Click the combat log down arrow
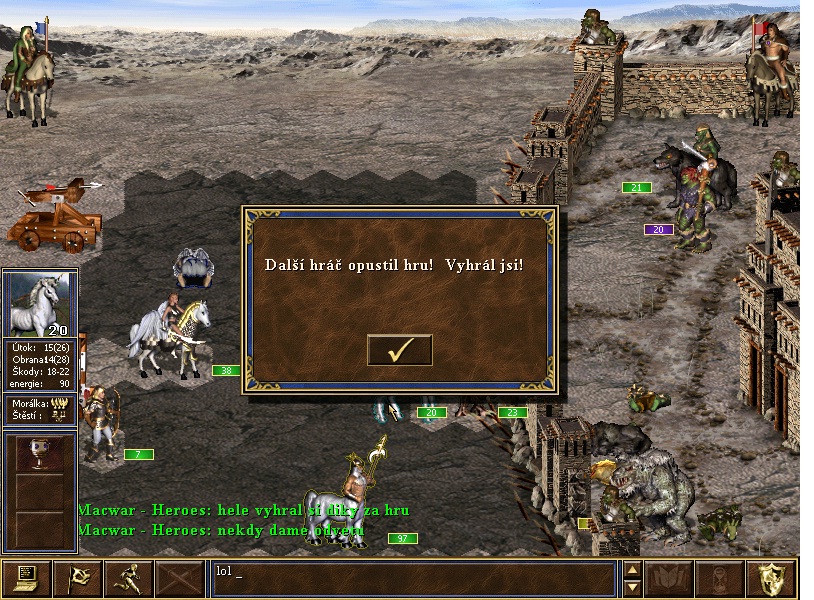The image size is (814, 600). coord(632,587)
